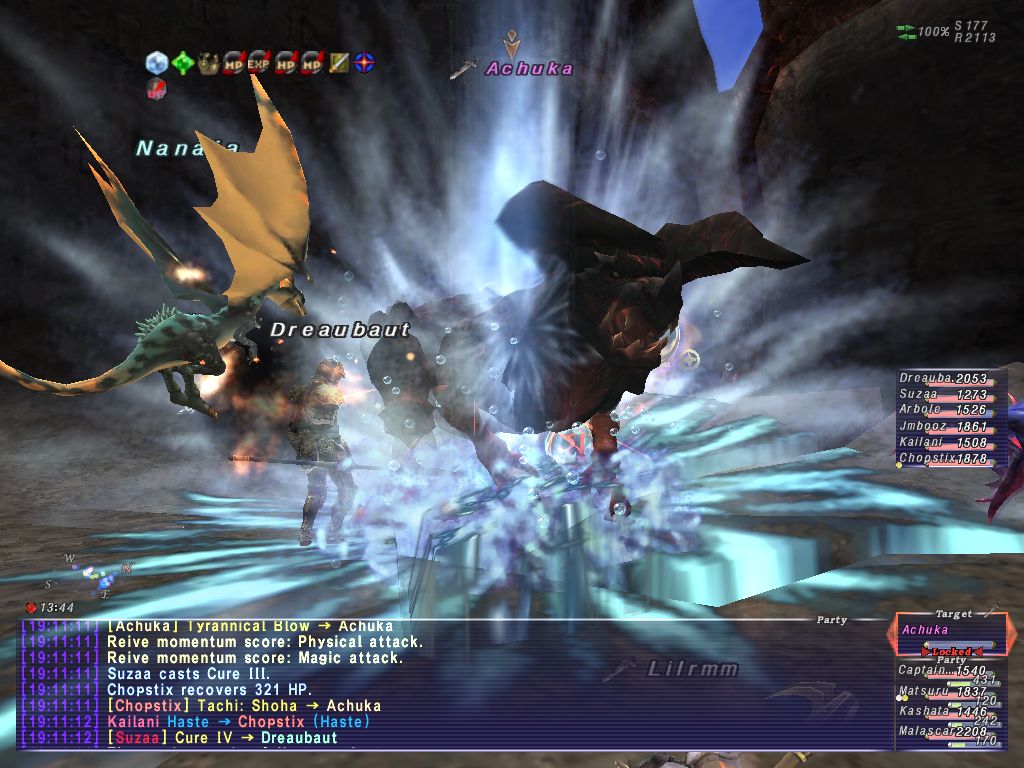Click the blue and red orb status icon
The width and height of the screenshot is (1024, 768).
click(x=365, y=63)
